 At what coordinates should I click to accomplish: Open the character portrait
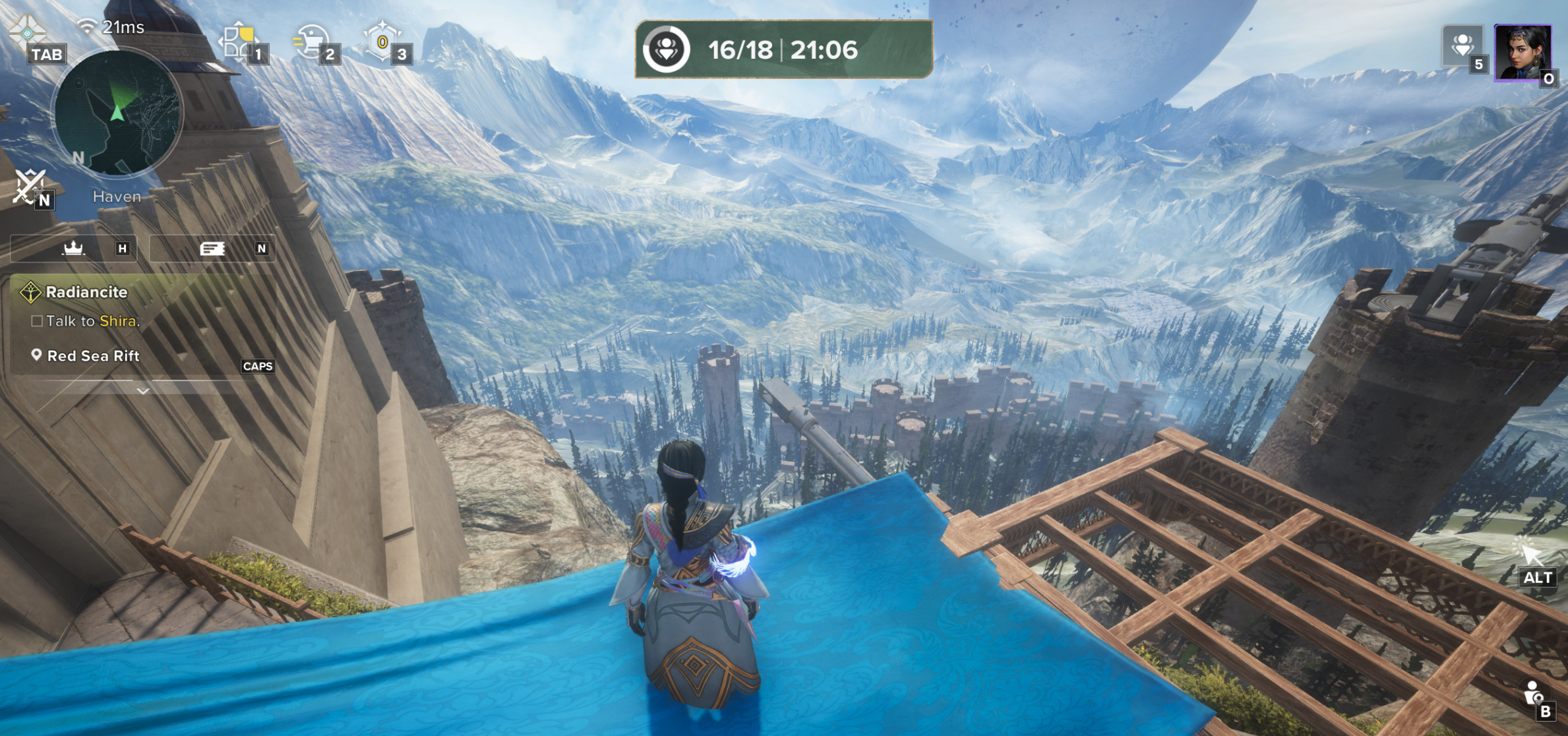(1522, 53)
